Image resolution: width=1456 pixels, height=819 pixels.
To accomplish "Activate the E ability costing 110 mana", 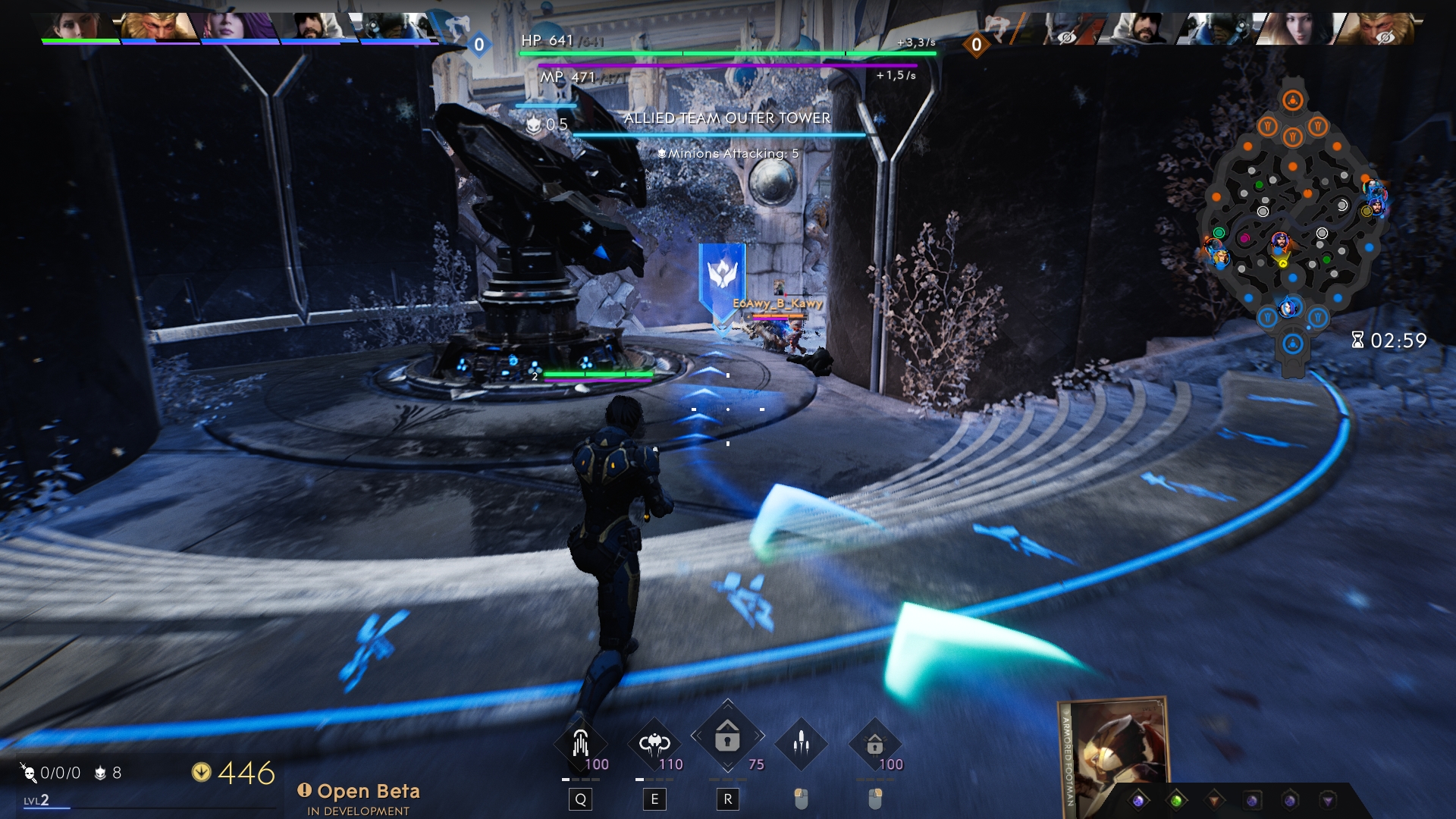I will point(654,743).
